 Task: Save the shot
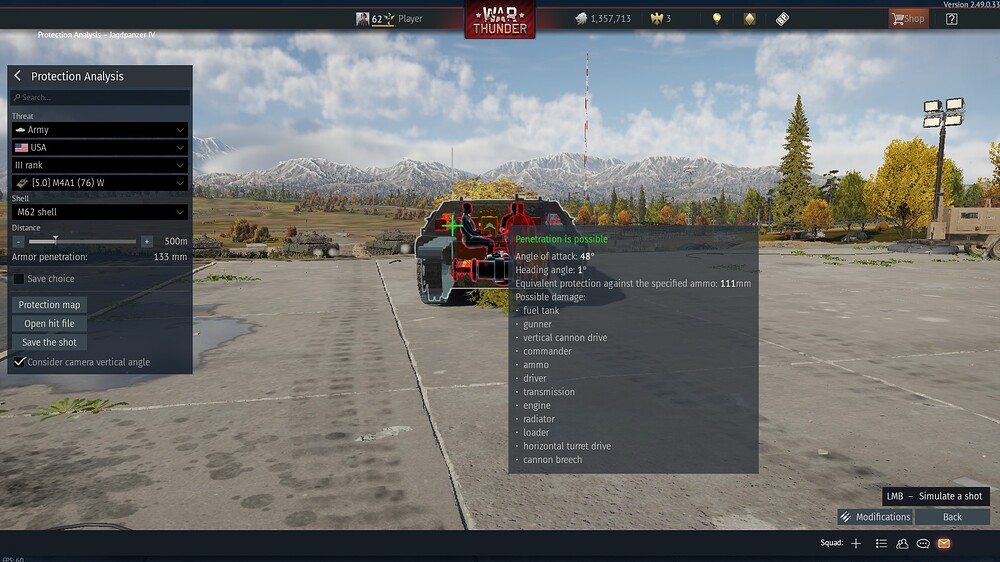(50, 342)
